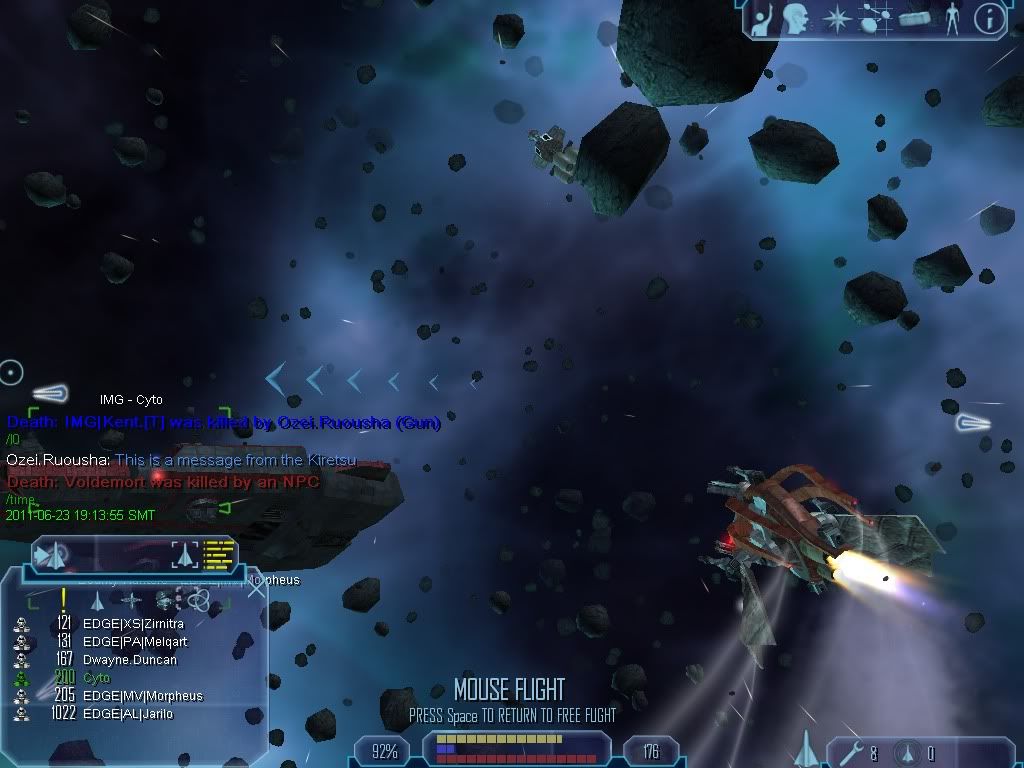Filter contacts by the exclamation mark icon
Screen dimensions: 1024x768
(63, 600)
